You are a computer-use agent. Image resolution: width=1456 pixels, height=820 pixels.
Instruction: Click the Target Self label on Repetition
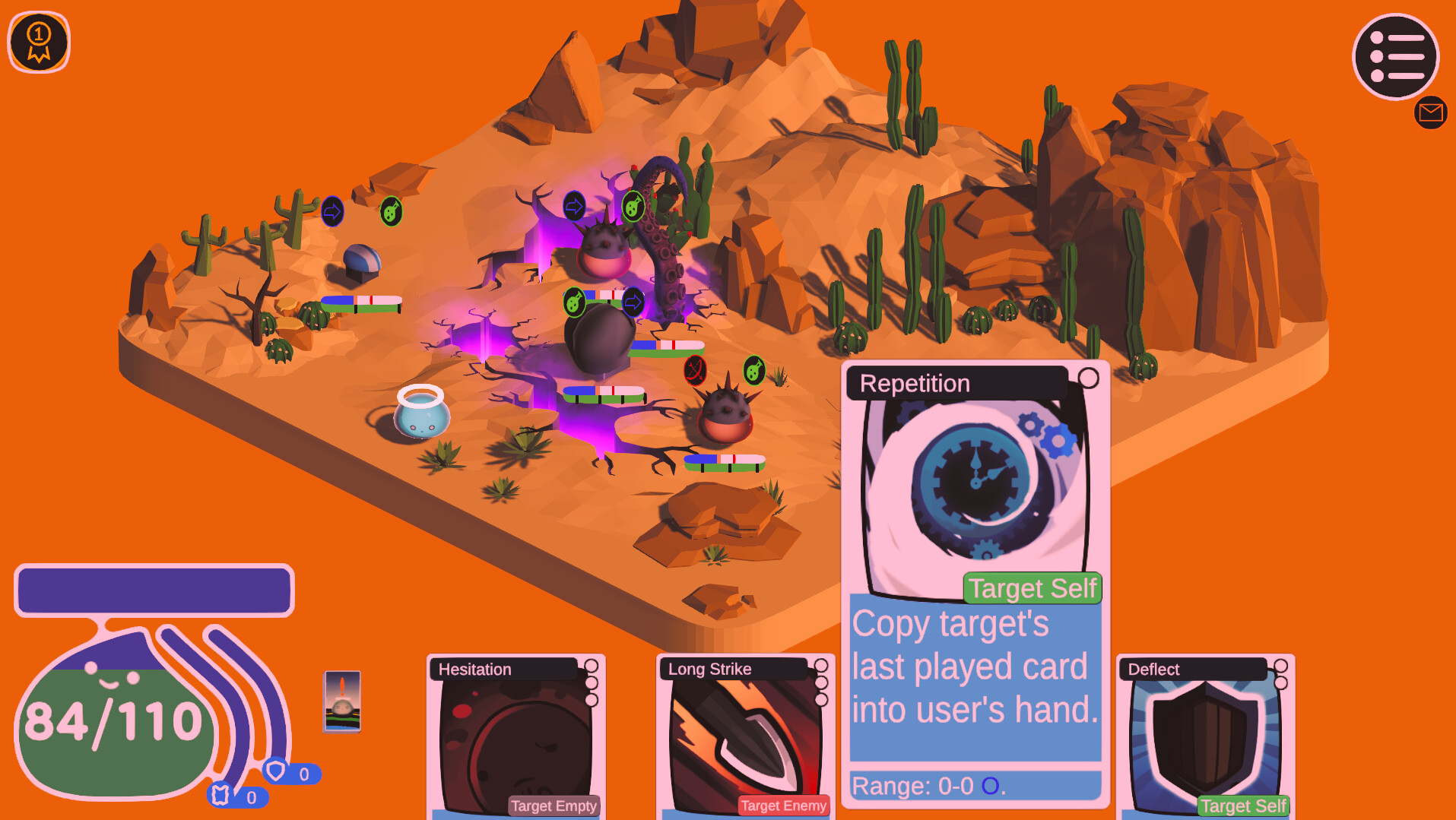tap(1032, 588)
